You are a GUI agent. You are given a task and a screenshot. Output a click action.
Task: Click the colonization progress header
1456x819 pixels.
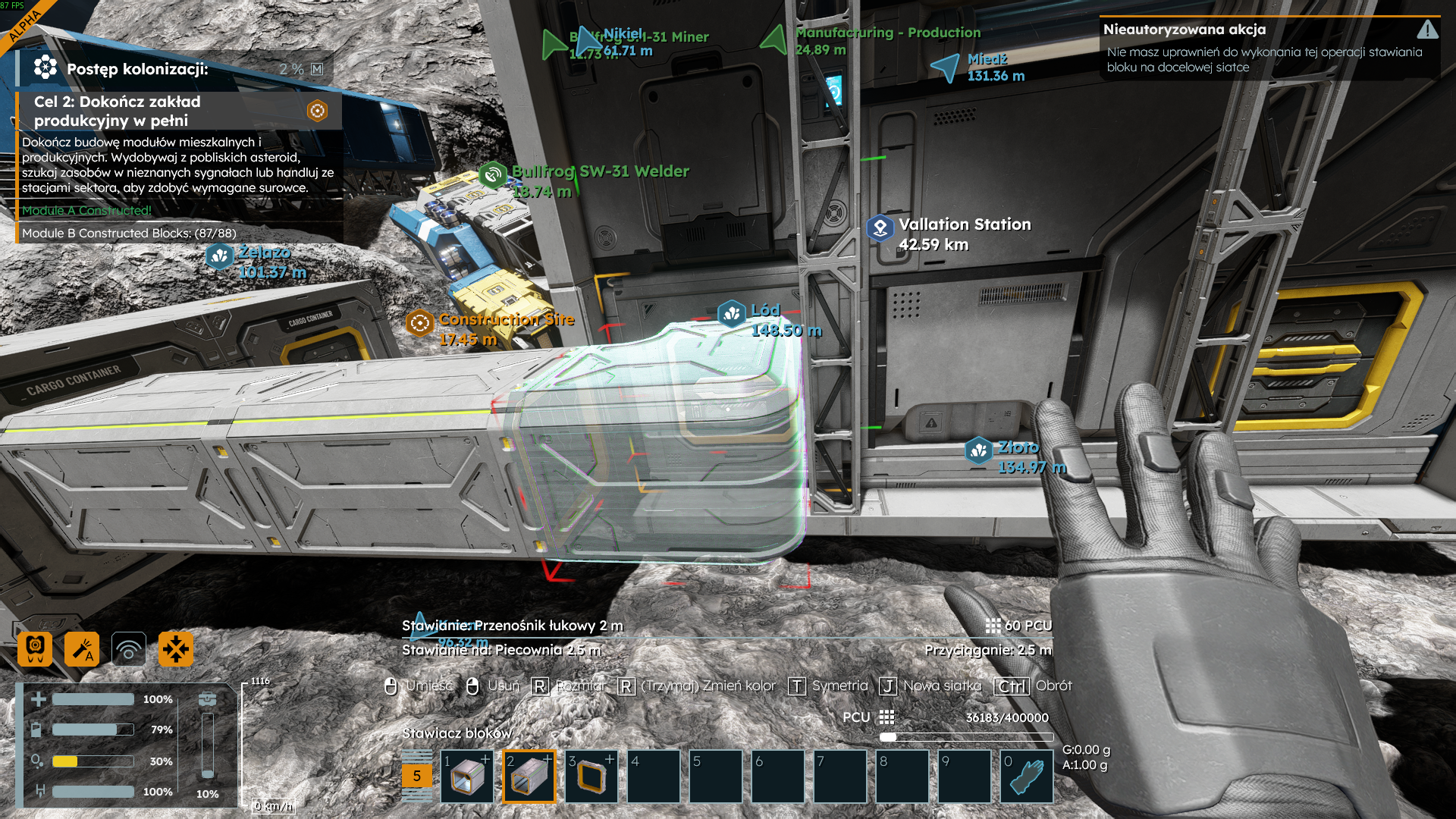coord(136,69)
